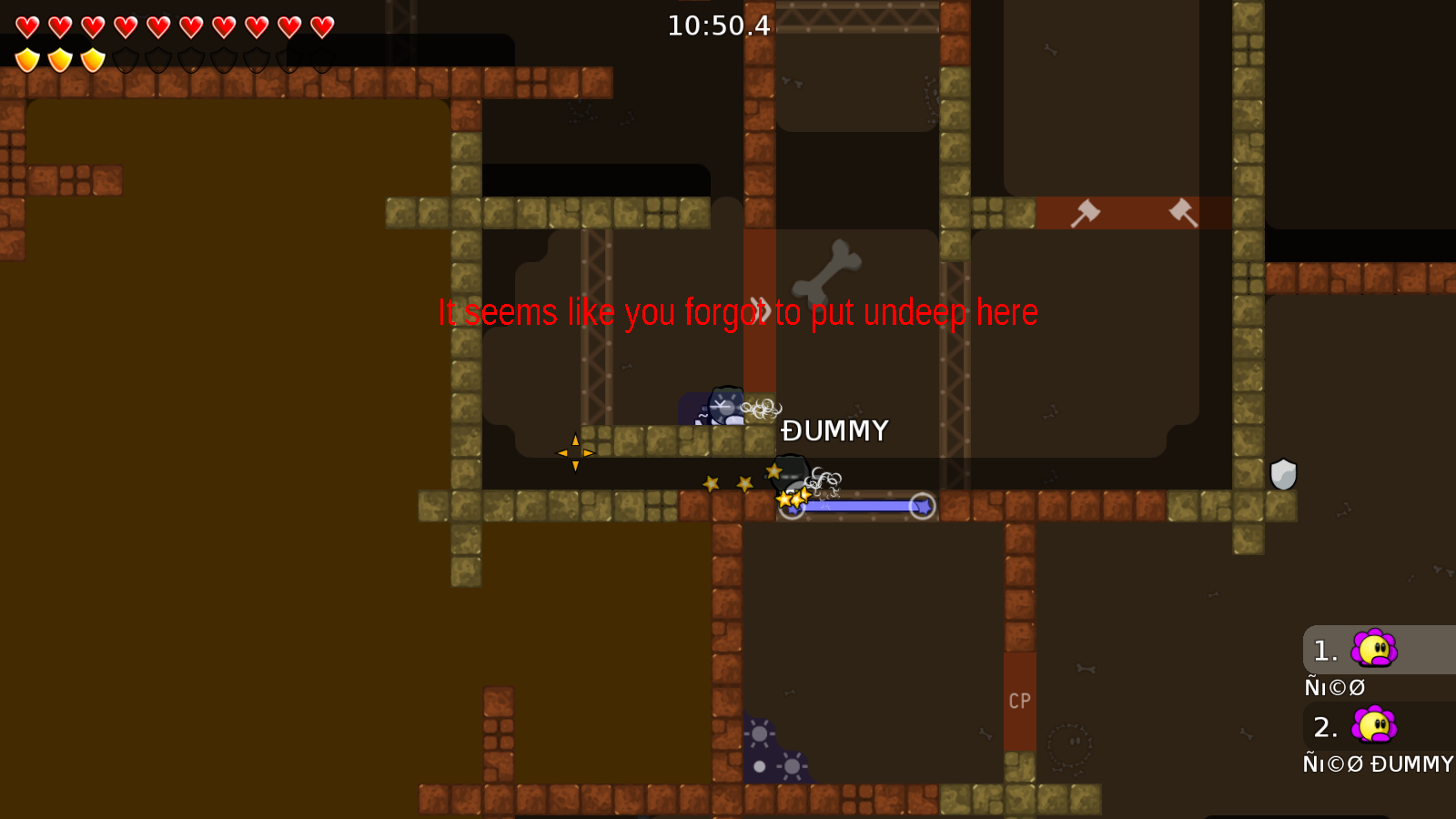Select the first golden armor shield icon

tap(27, 60)
